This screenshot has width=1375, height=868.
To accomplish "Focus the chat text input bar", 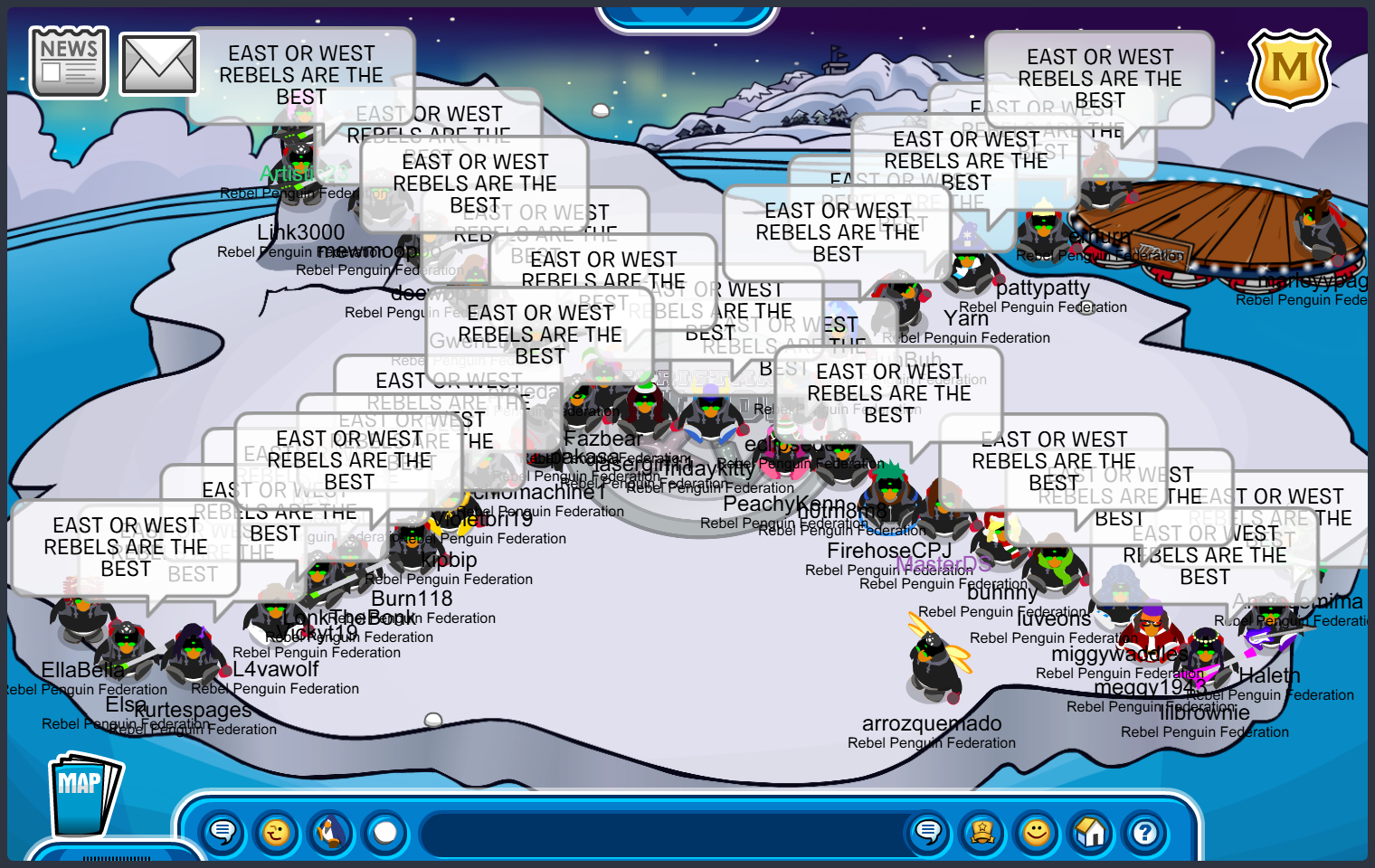I will (660, 833).
